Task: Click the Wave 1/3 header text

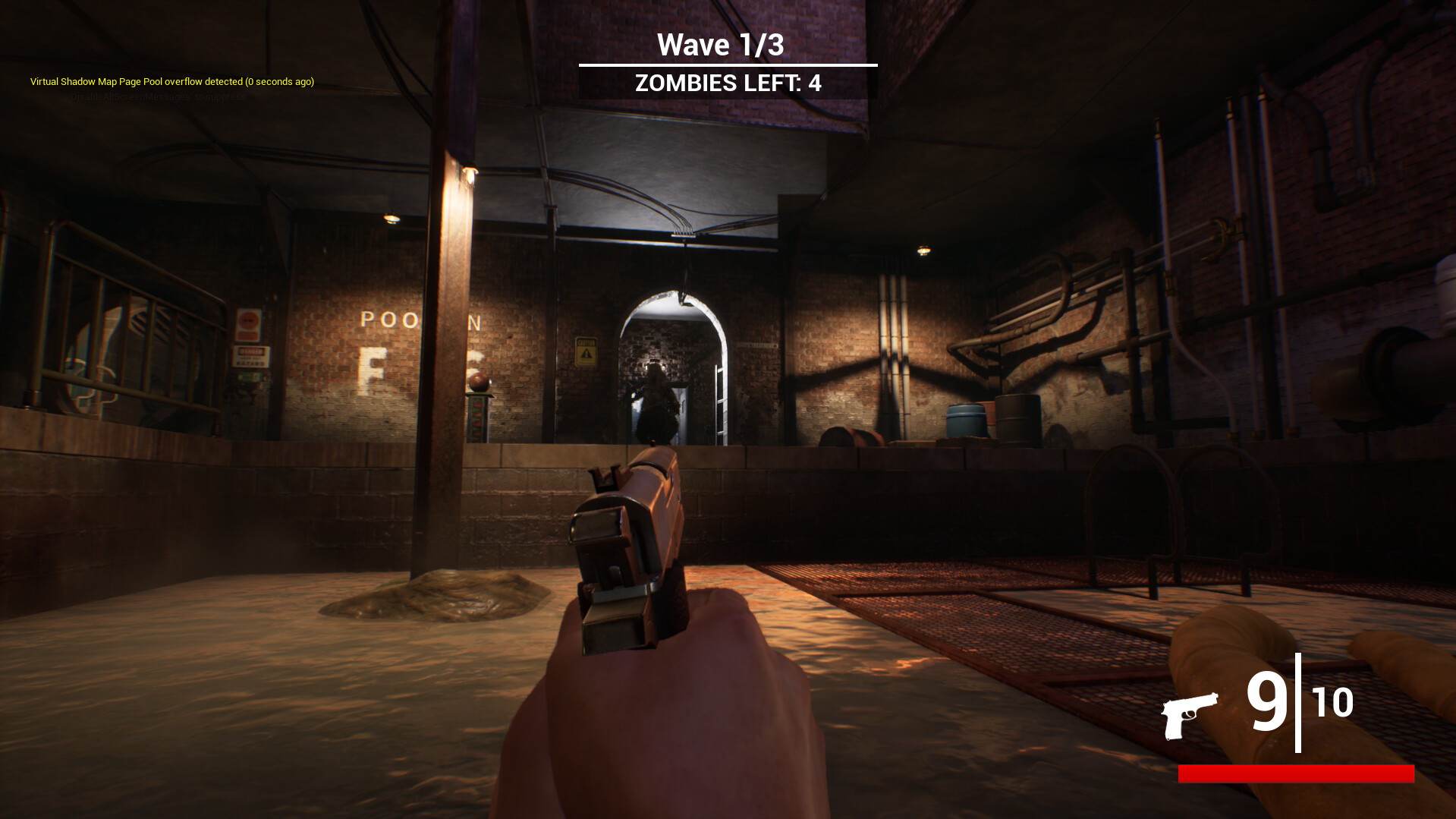Action: tap(722, 43)
